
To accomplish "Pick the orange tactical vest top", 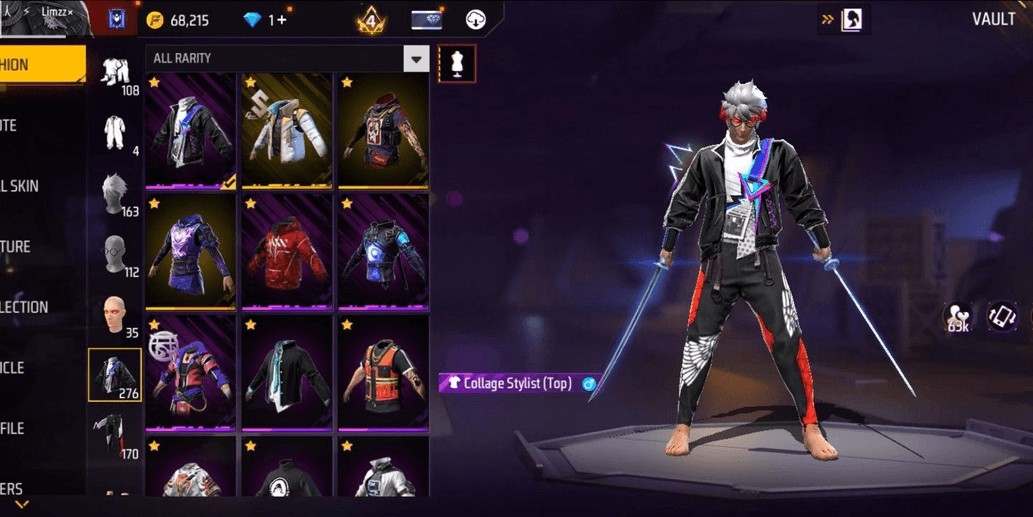I will [x=383, y=372].
